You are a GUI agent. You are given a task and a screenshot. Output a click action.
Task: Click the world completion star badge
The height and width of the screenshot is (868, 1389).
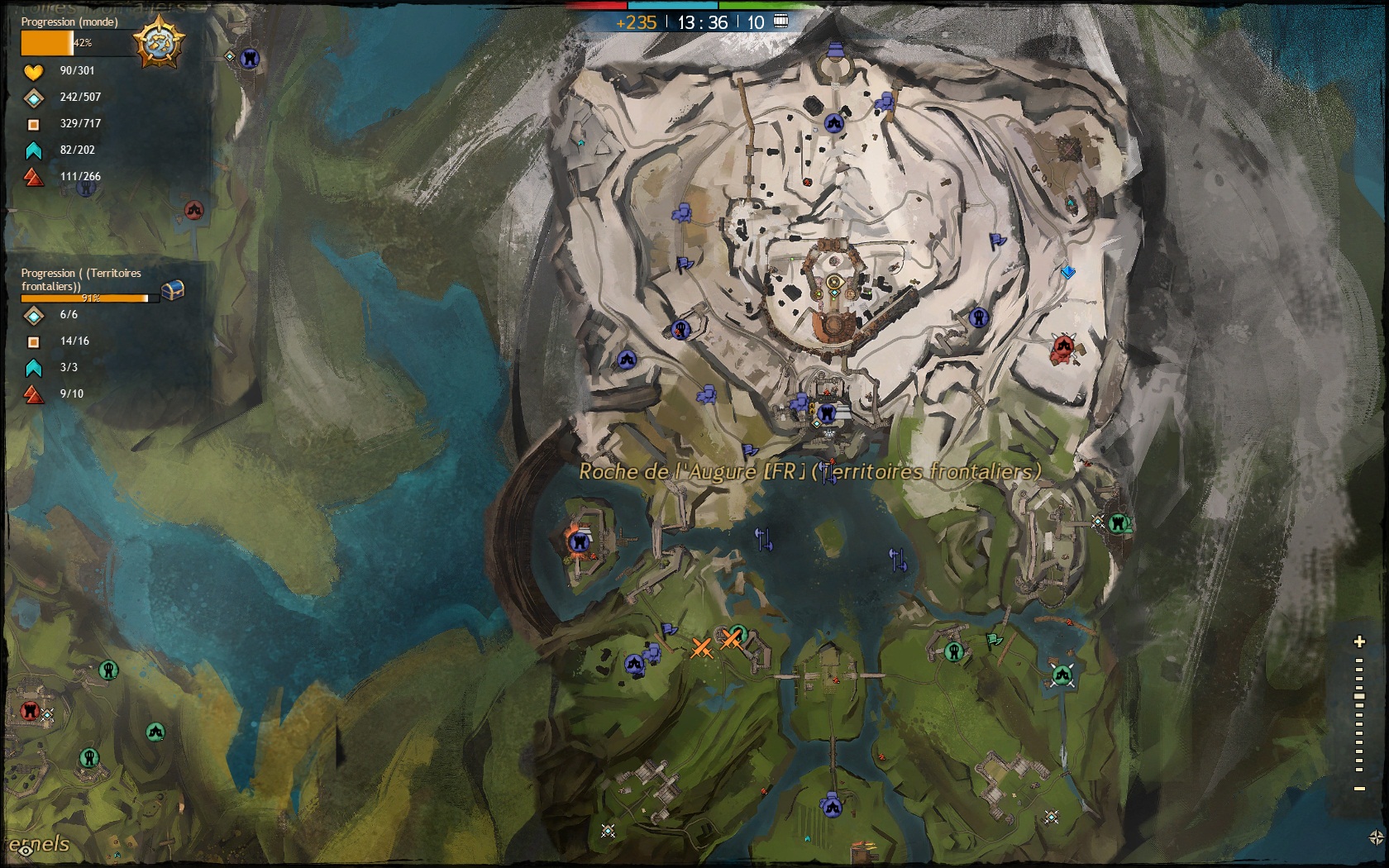click(x=159, y=41)
